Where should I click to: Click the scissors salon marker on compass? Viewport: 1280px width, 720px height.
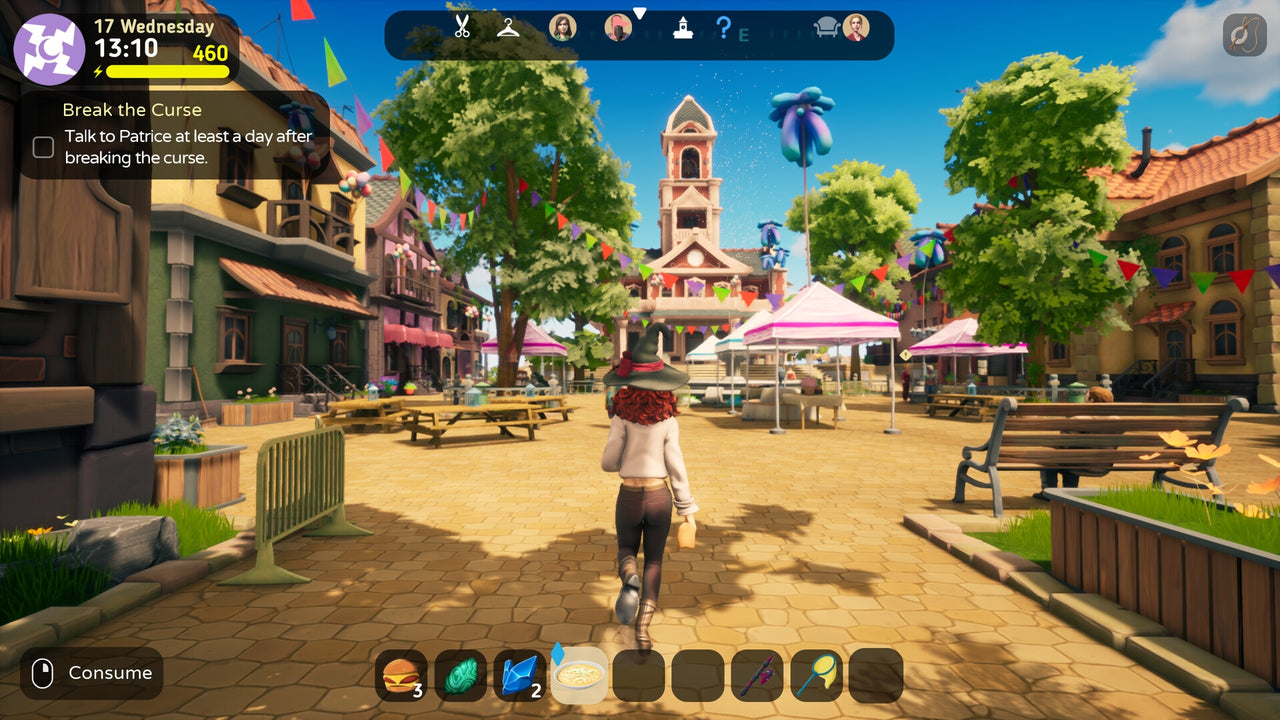(461, 29)
